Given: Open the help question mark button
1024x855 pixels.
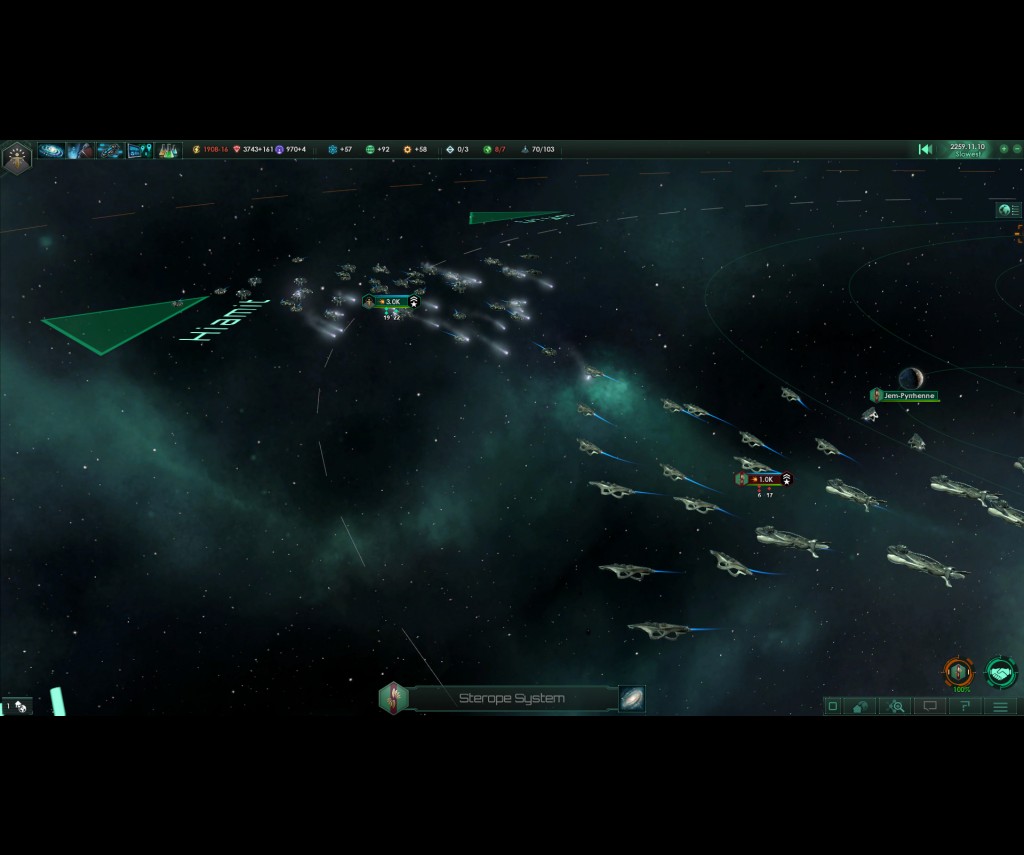Looking at the screenshot, I should point(965,706).
